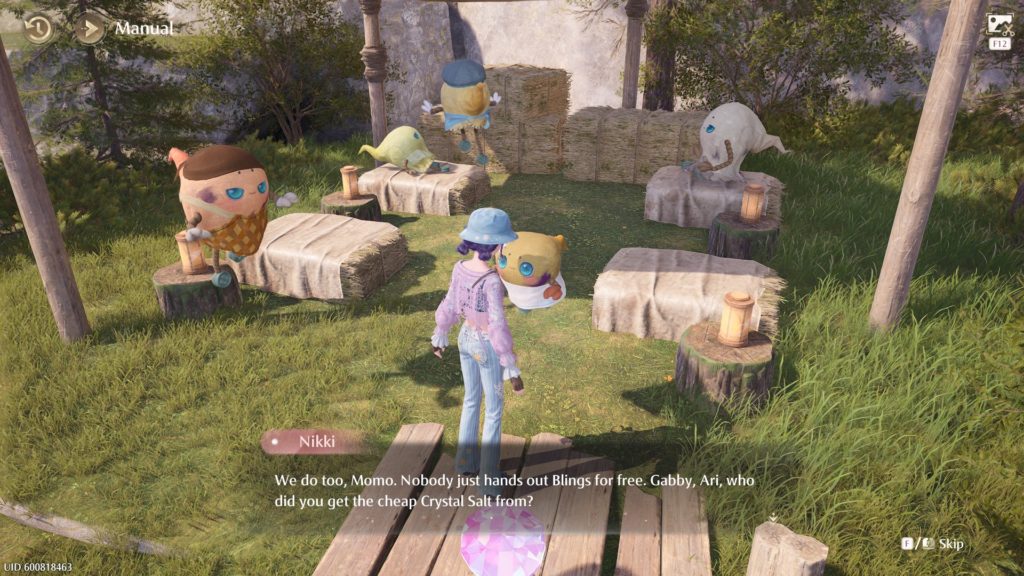Take a screenshot with the photo icon

click(999, 25)
